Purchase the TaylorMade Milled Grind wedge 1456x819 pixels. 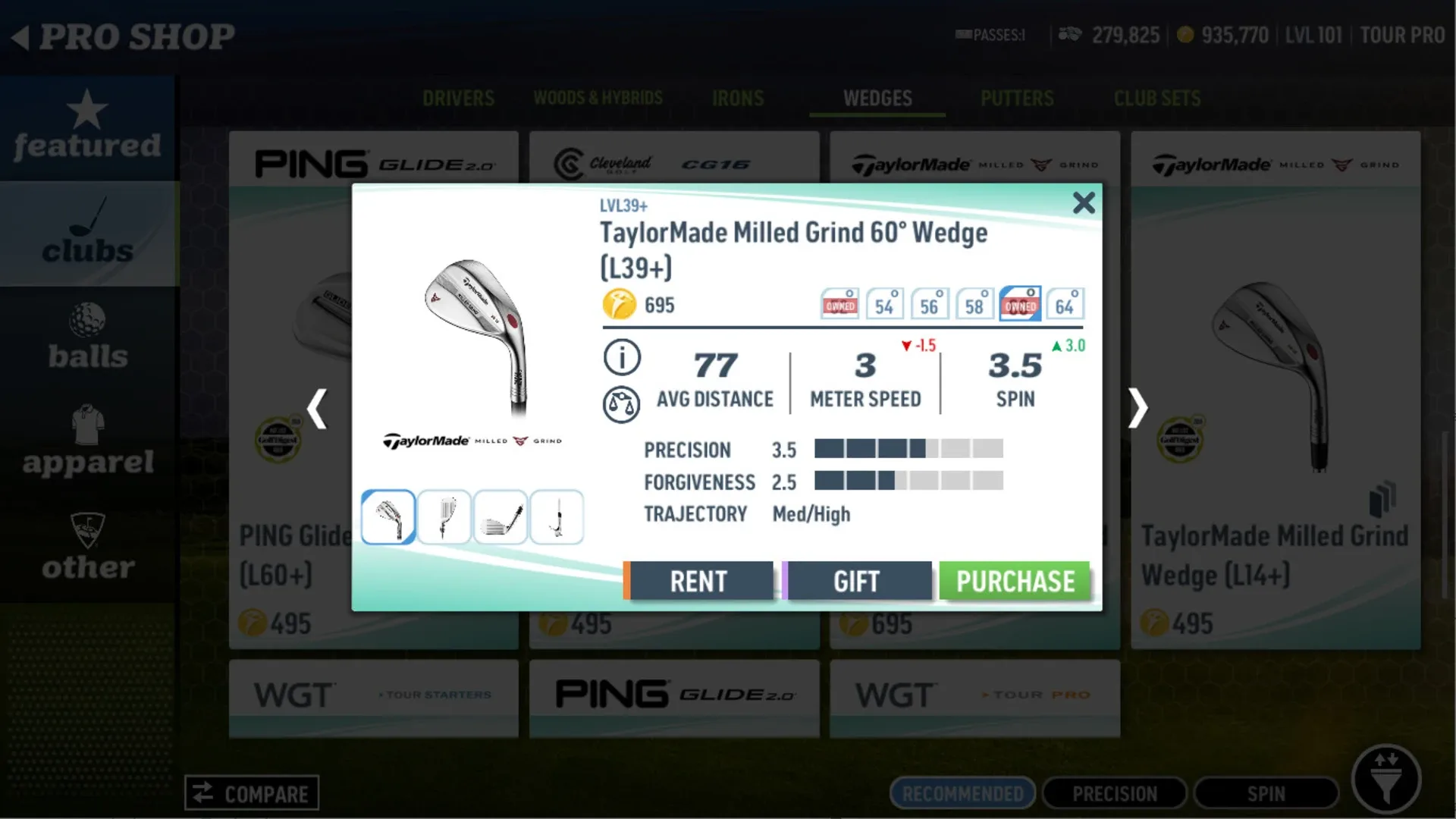[1015, 581]
